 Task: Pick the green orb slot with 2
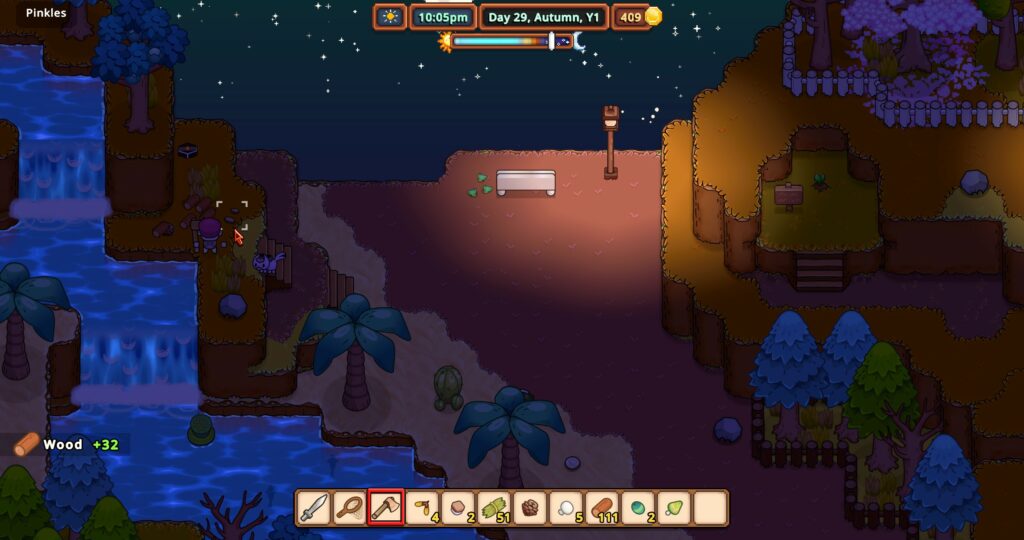click(x=638, y=508)
